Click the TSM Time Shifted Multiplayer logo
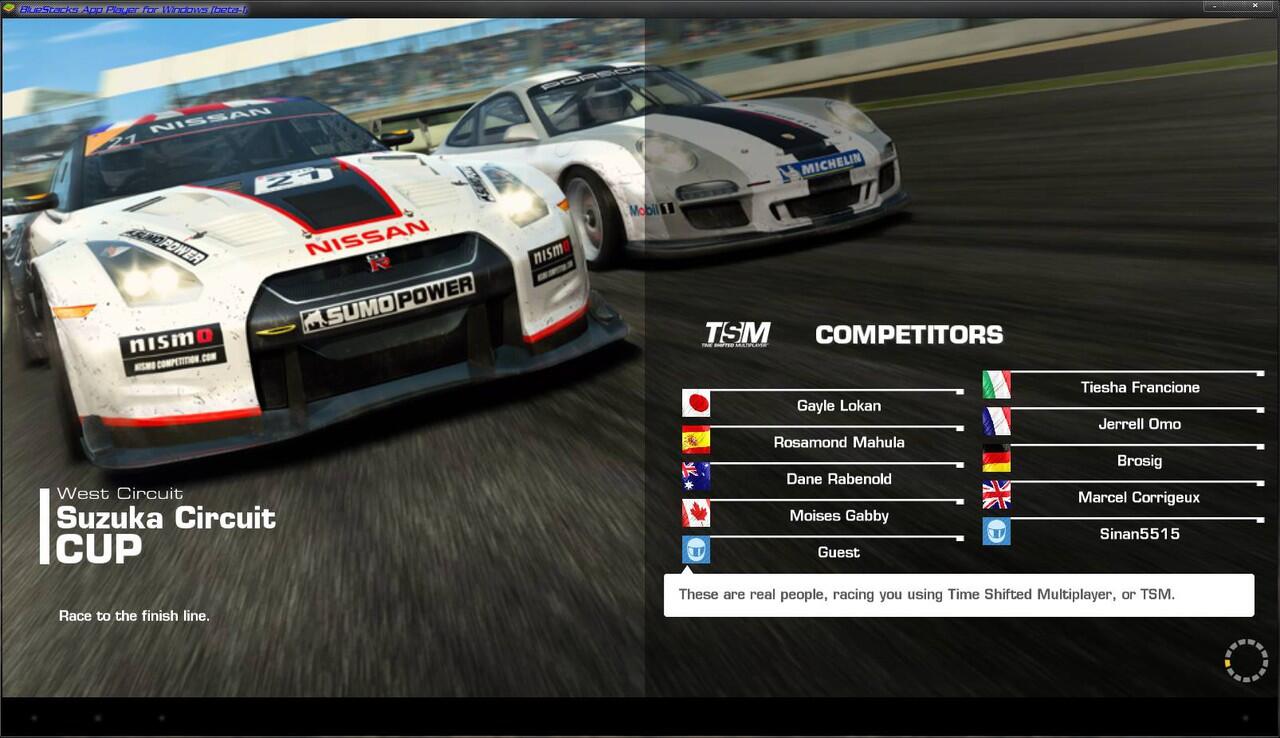The width and height of the screenshot is (1280, 738). (738, 333)
